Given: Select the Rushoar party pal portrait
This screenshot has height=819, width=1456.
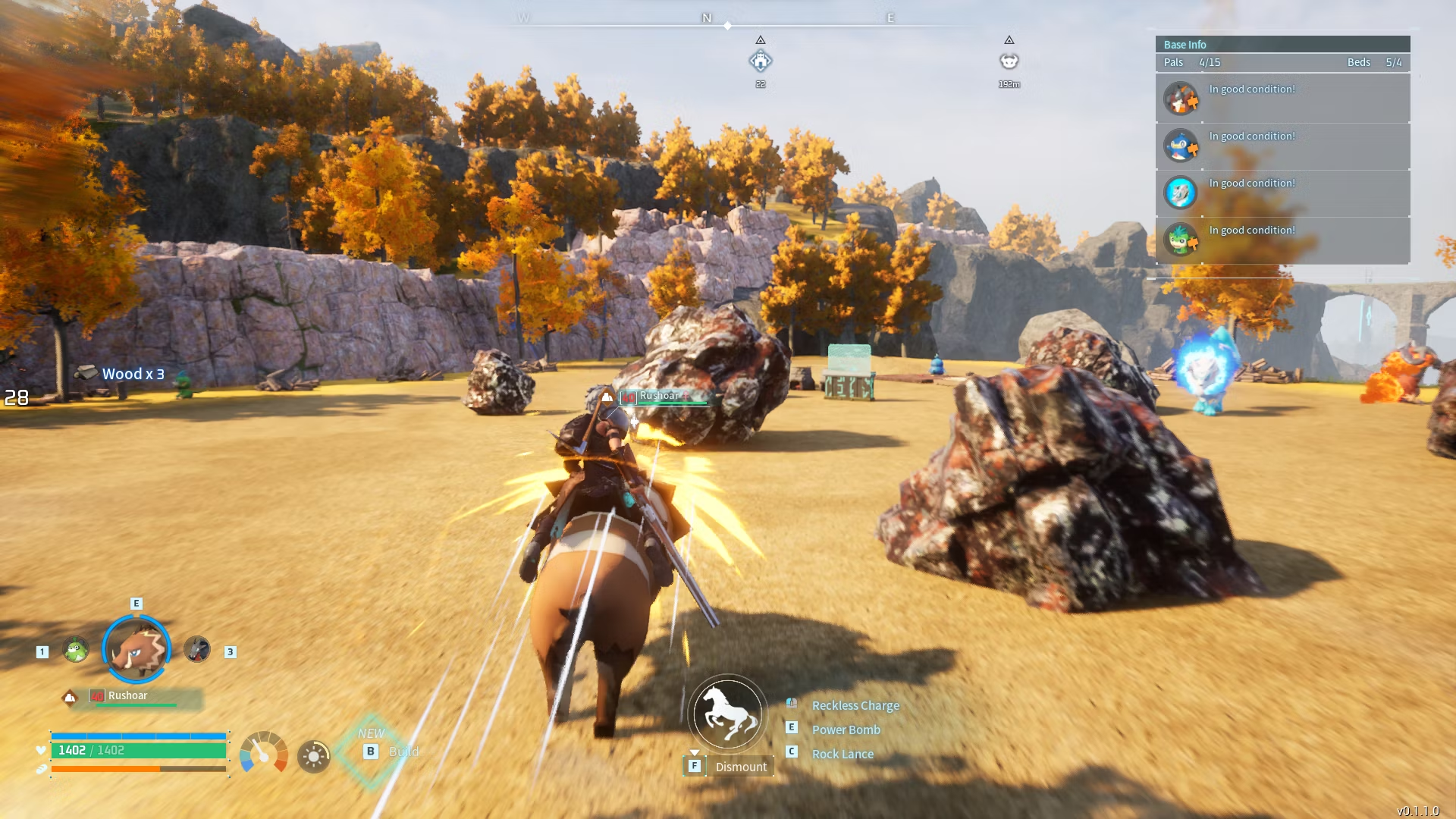Looking at the screenshot, I should click(136, 650).
